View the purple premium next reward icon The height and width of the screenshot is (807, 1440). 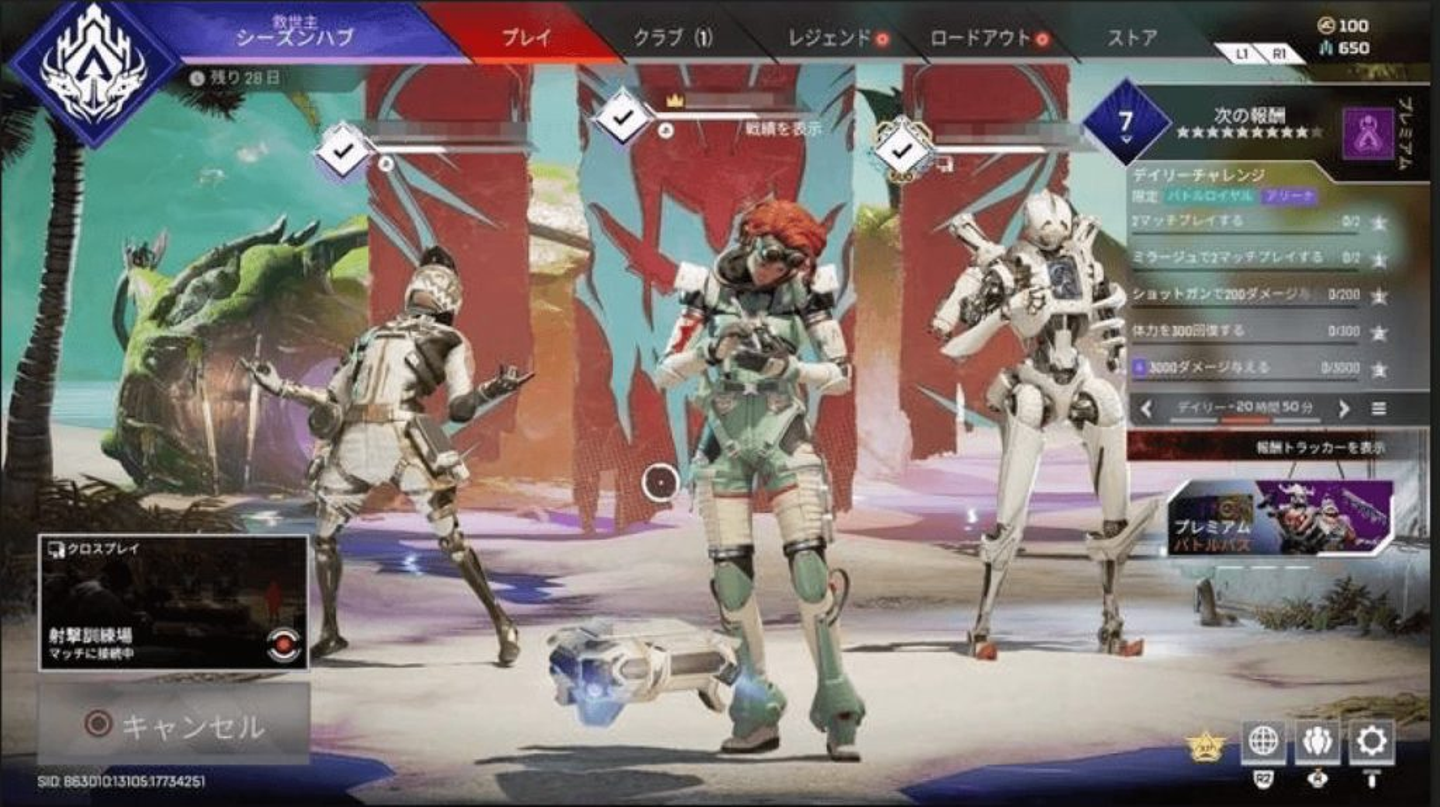(1368, 133)
